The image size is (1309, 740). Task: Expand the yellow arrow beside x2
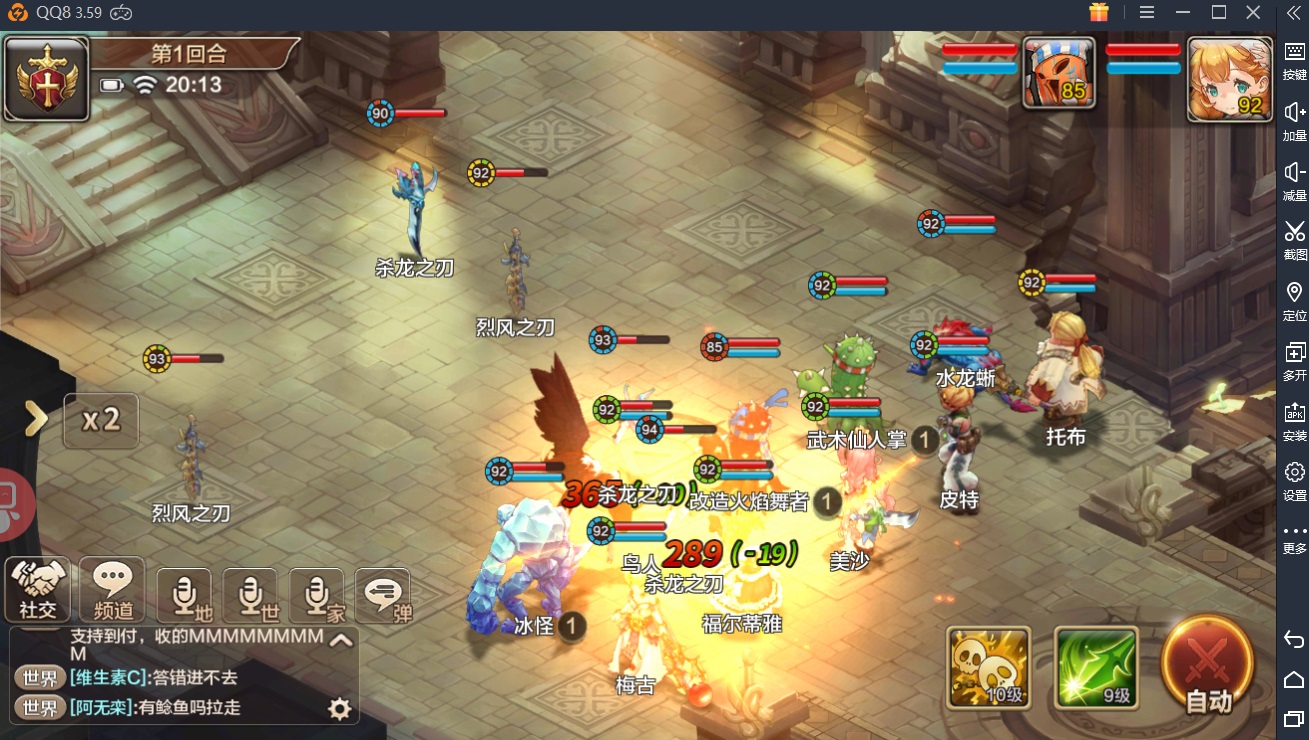click(x=36, y=420)
